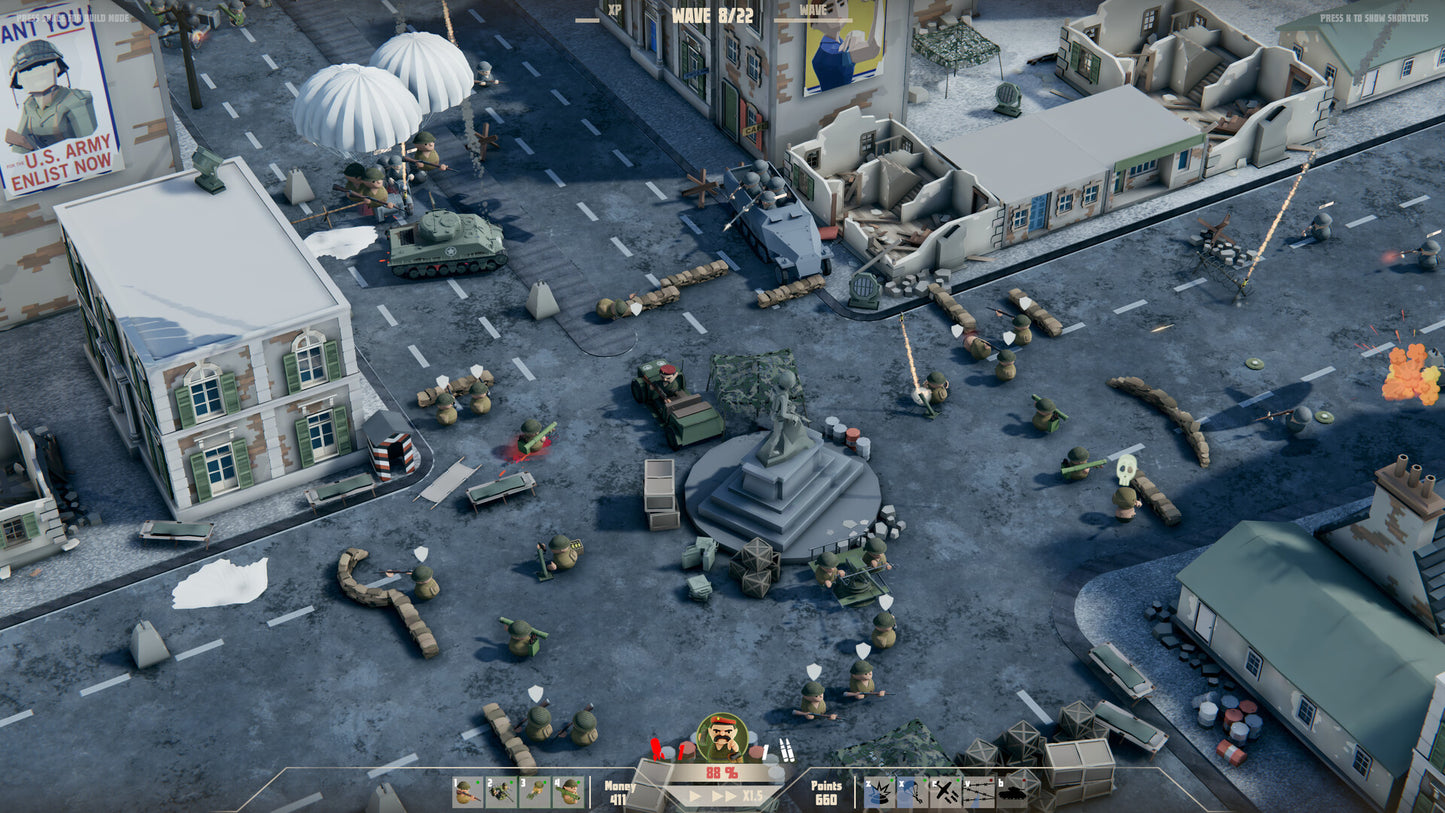Image resolution: width=1445 pixels, height=813 pixels.
Task: Toggle normal game speed with play arrow
Action: [x=696, y=797]
